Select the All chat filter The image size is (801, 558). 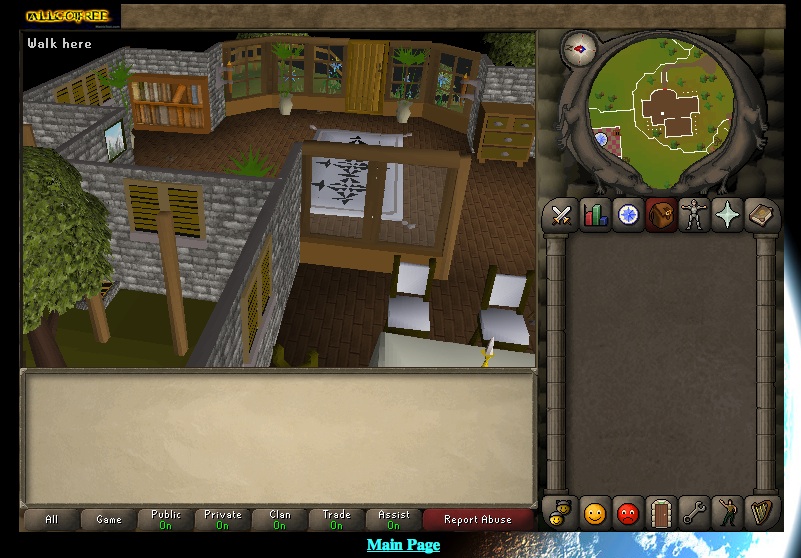click(x=52, y=519)
